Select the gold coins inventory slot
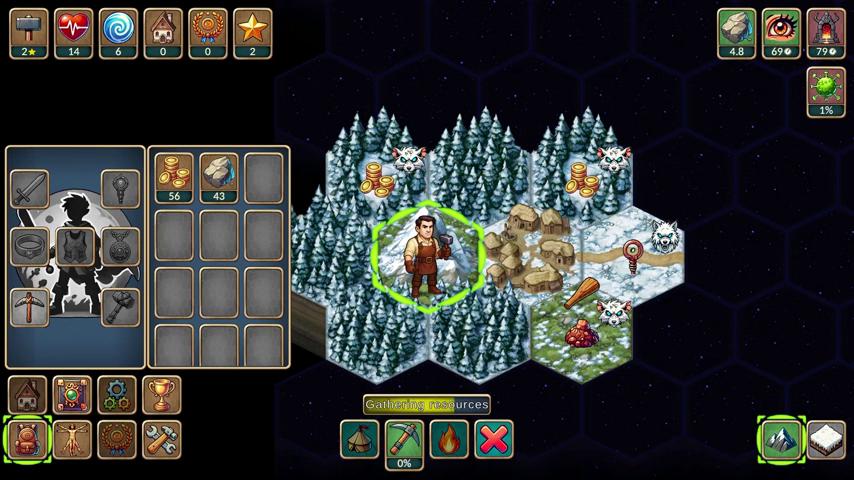Image resolution: width=854 pixels, height=480 pixels. tap(174, 177)
